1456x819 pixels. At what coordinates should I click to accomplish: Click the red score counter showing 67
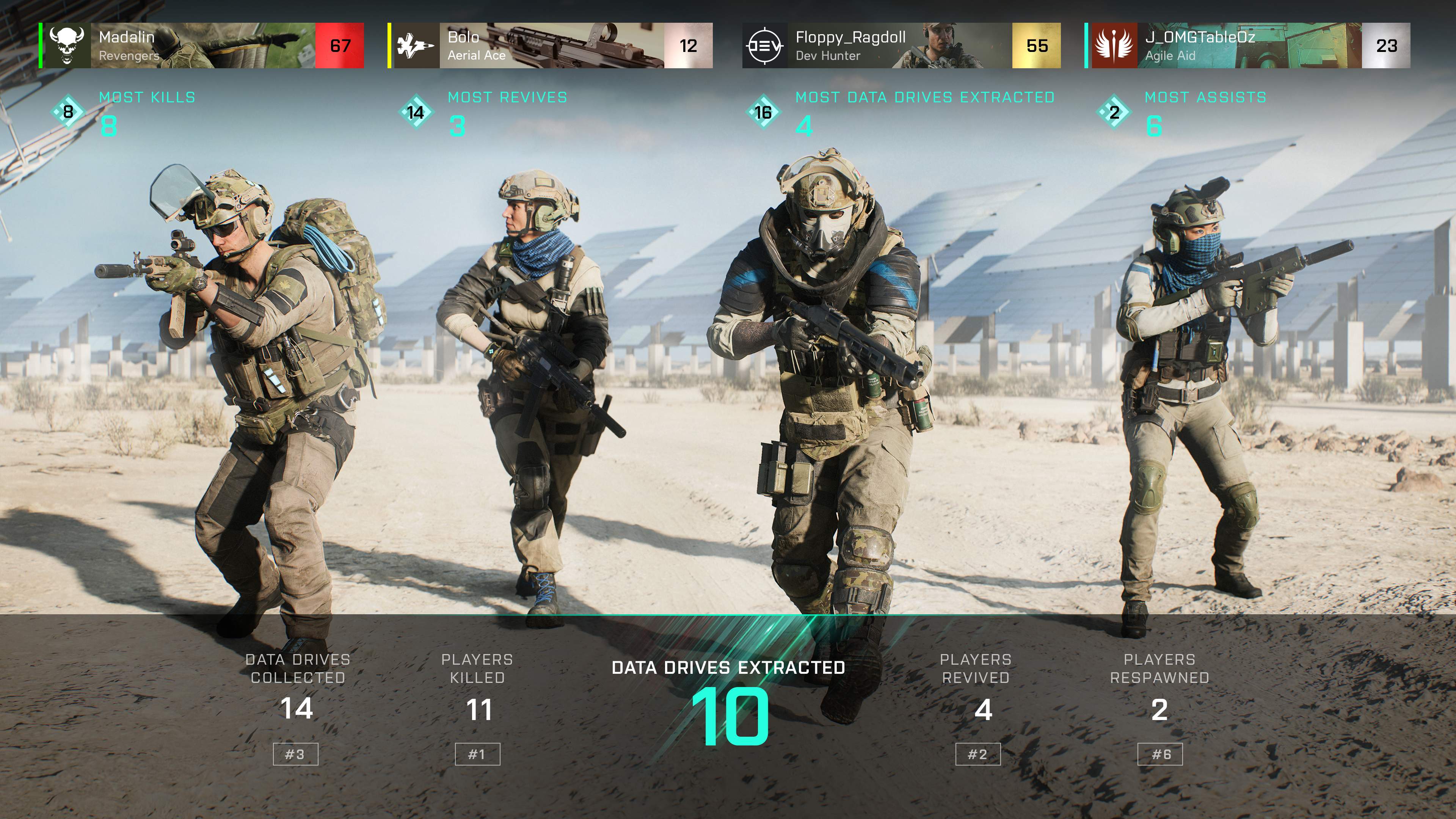click(x=339, y=45)
